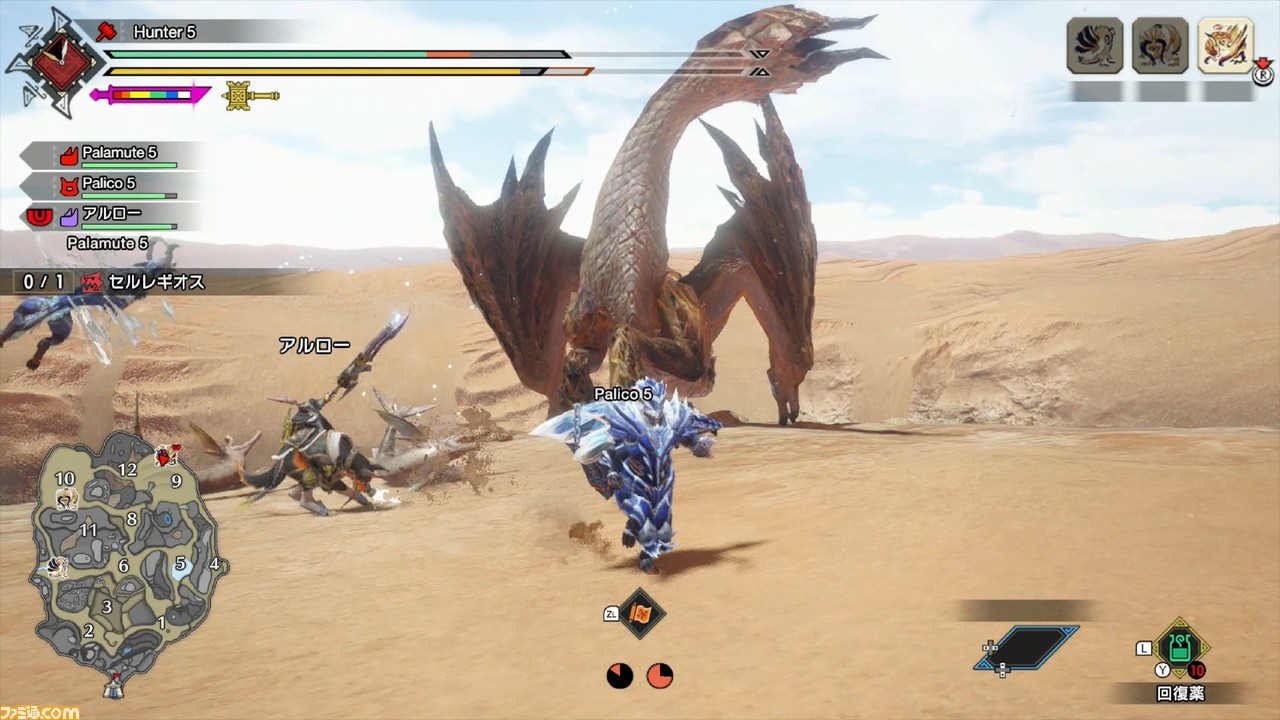Select アルロー in the party list
This screenshot has height=720, width=1280.
click(110, 215)
